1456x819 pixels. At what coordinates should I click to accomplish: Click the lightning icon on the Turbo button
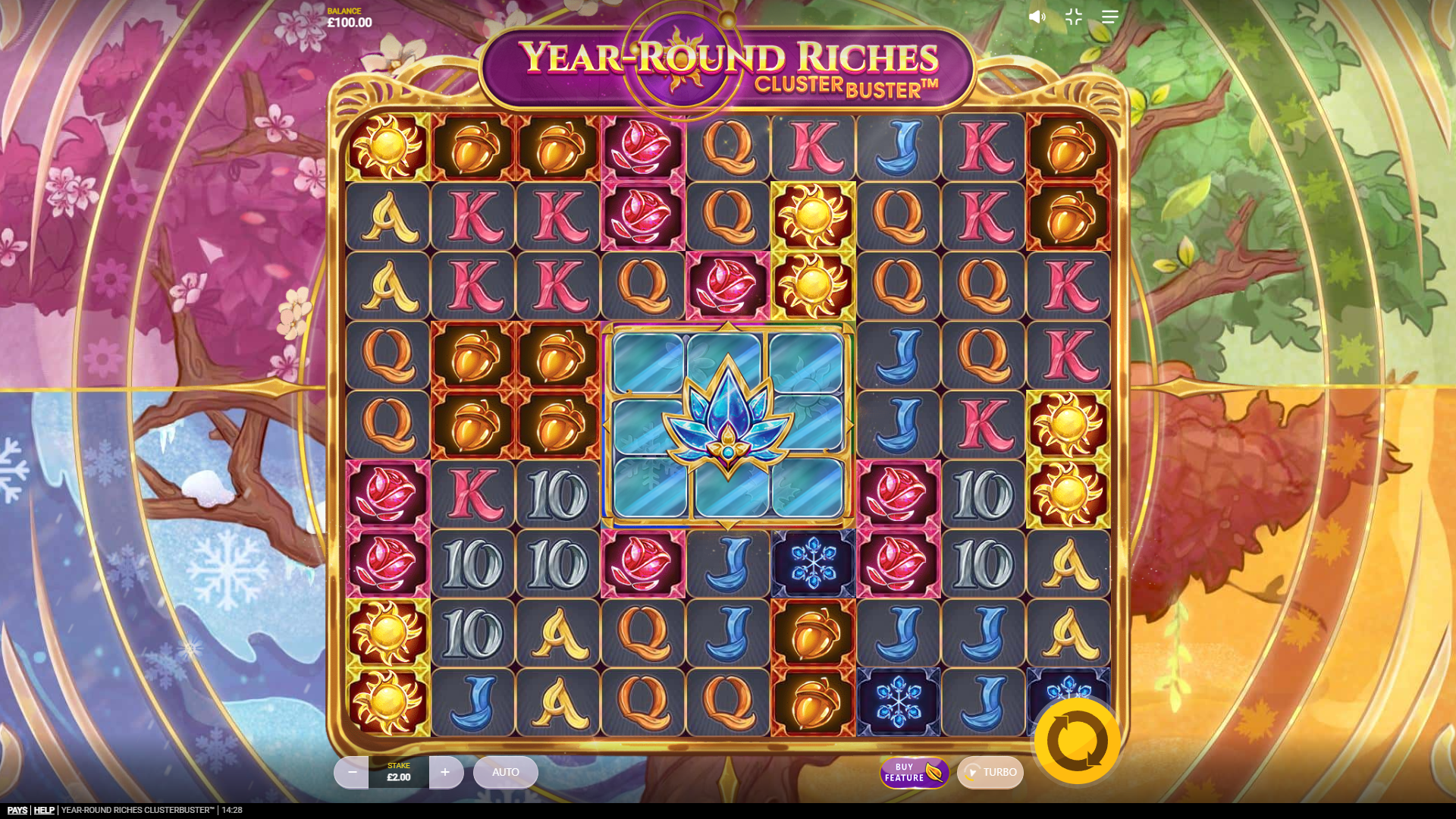pos(973,773)
